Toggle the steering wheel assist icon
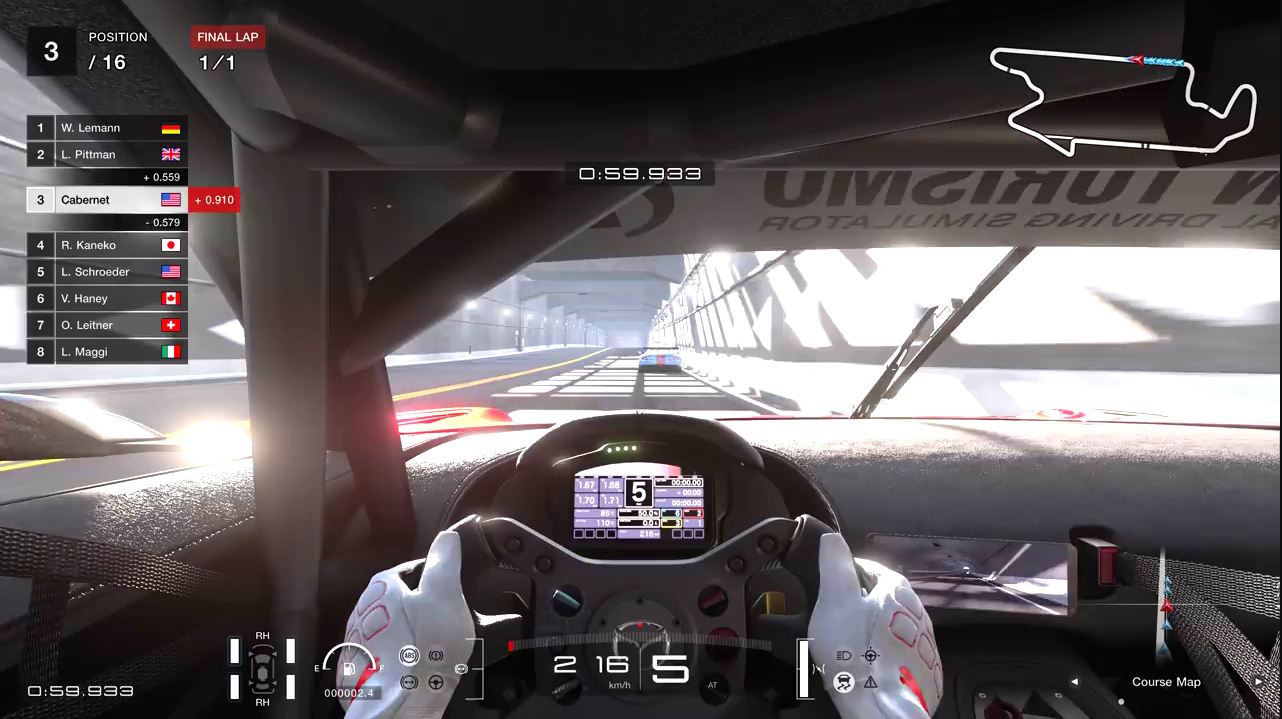This screenshot has width=1282, height=719. [436, 682]
